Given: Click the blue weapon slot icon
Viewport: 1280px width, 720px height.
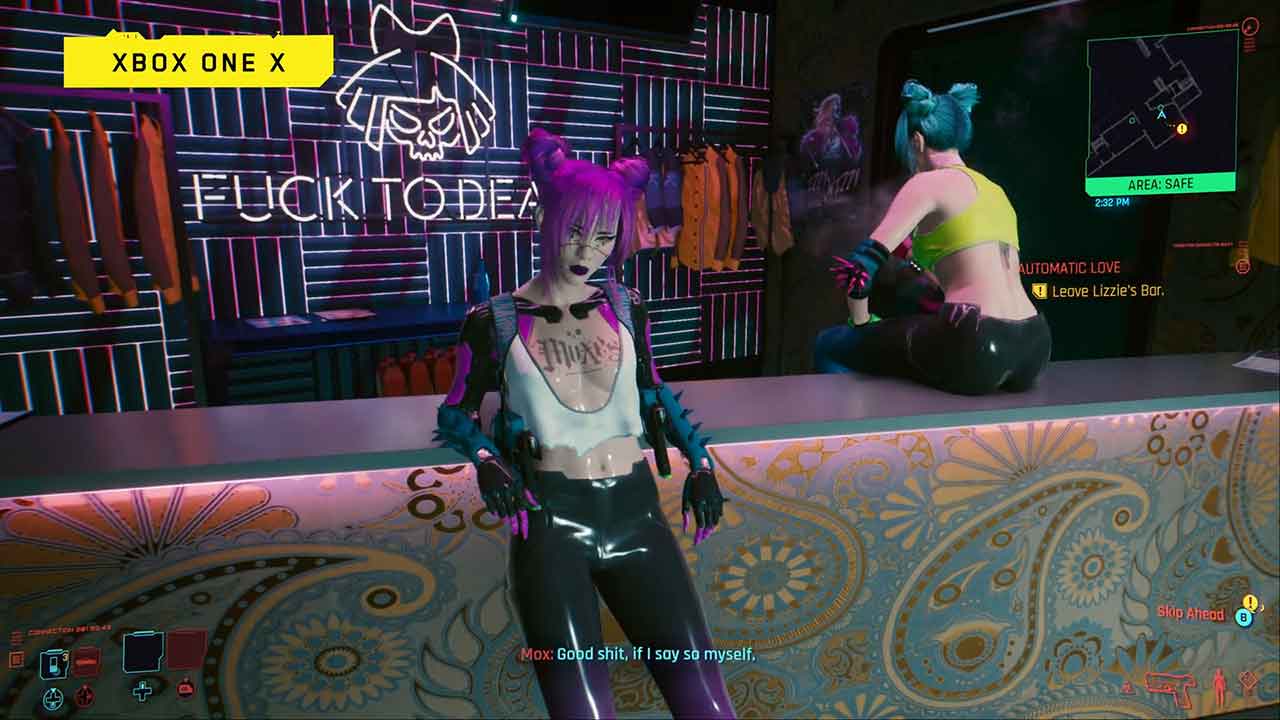Looking at the screenshot, I should click(x=140, y=652).
